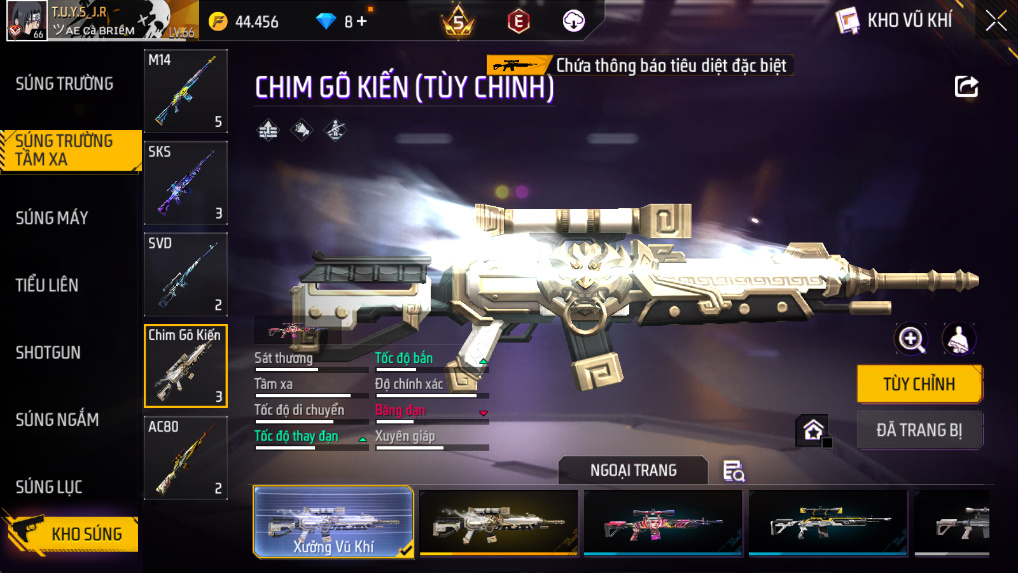Switch to Súng Ngắm category
Screen dimensions: 1018x573
click(x=57, y=420)
